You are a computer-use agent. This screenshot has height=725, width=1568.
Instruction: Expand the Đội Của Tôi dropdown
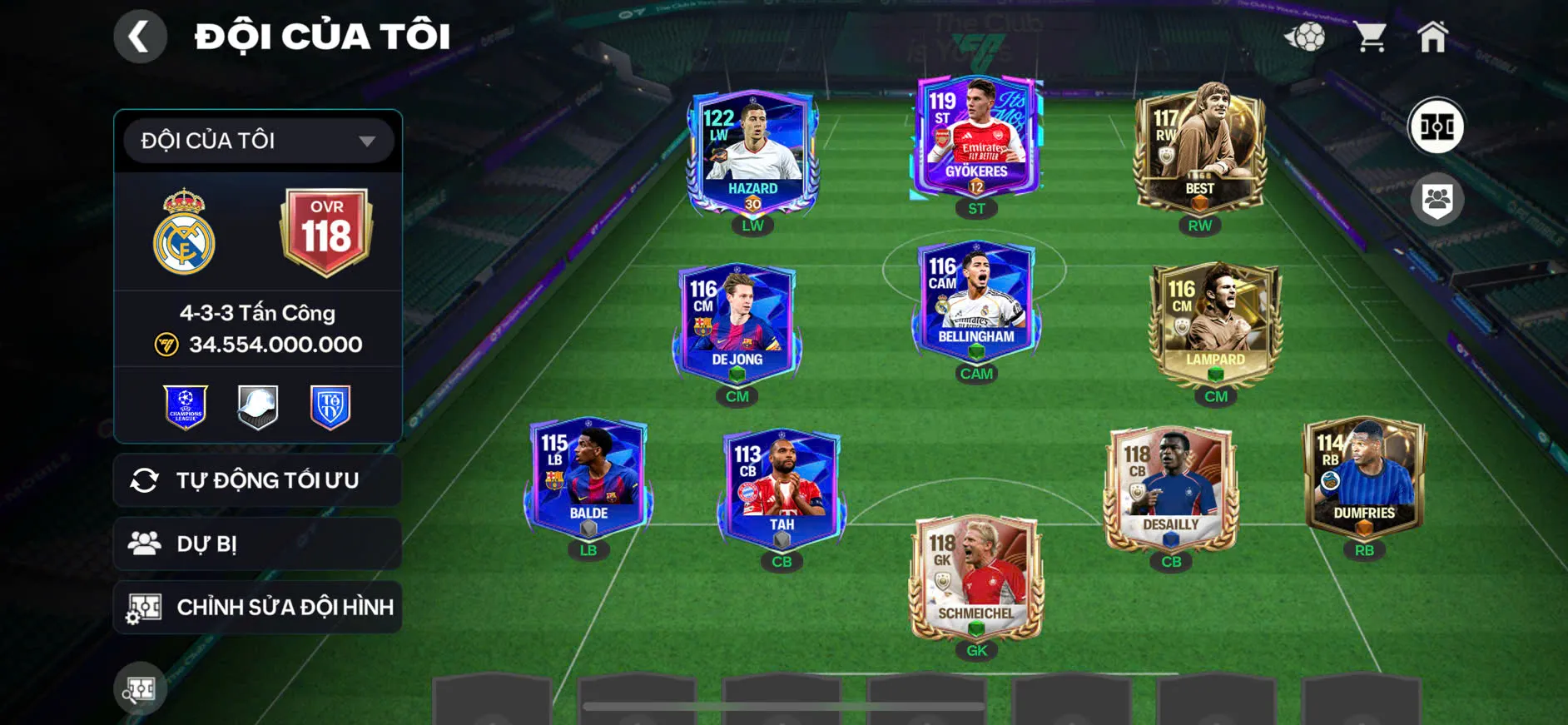click(x=257, y=140)
